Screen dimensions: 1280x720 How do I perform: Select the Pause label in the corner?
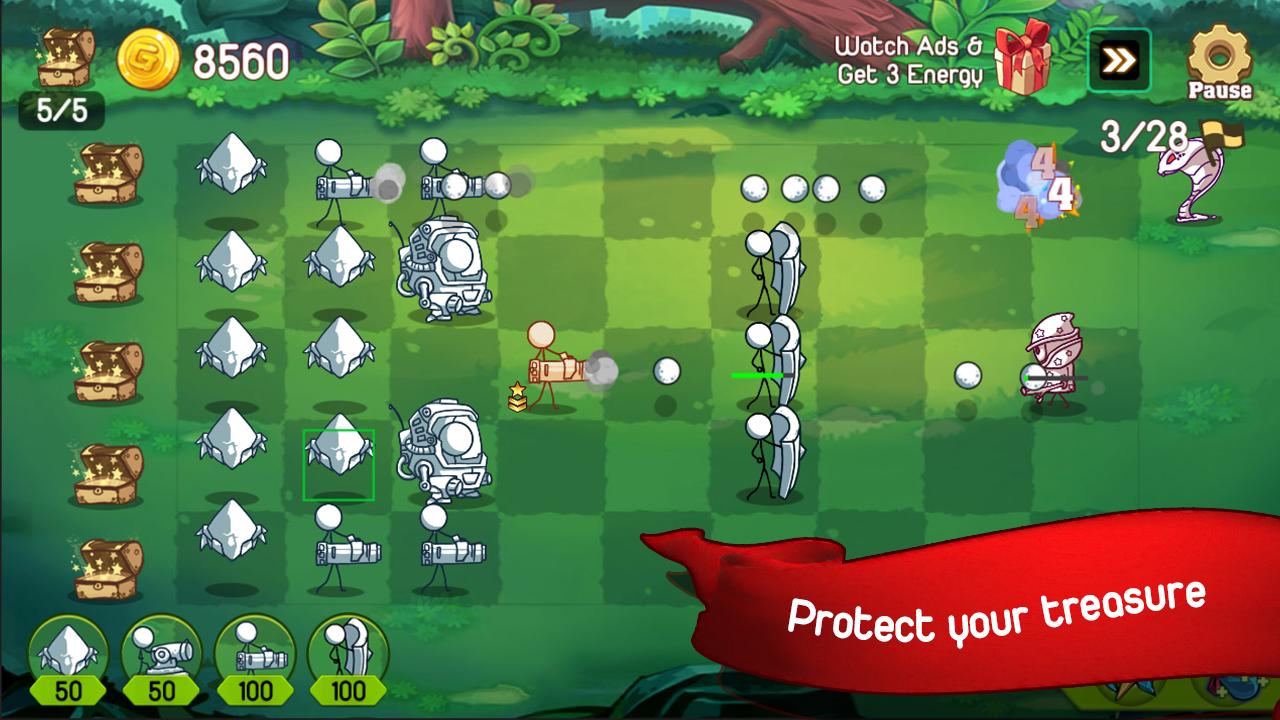pyautogui.click(x=1218, y=92)
